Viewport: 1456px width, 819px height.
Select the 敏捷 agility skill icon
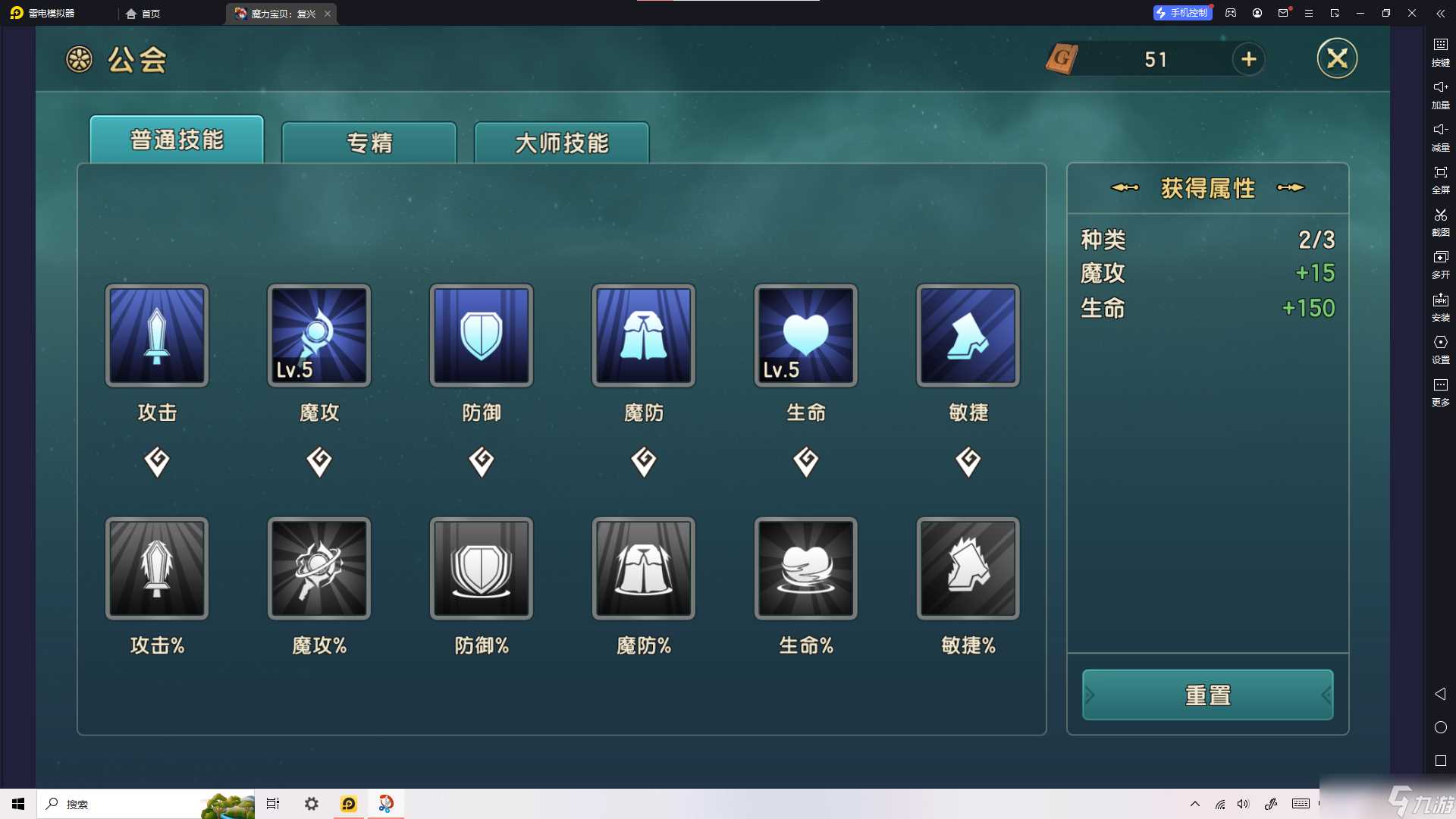968,335
